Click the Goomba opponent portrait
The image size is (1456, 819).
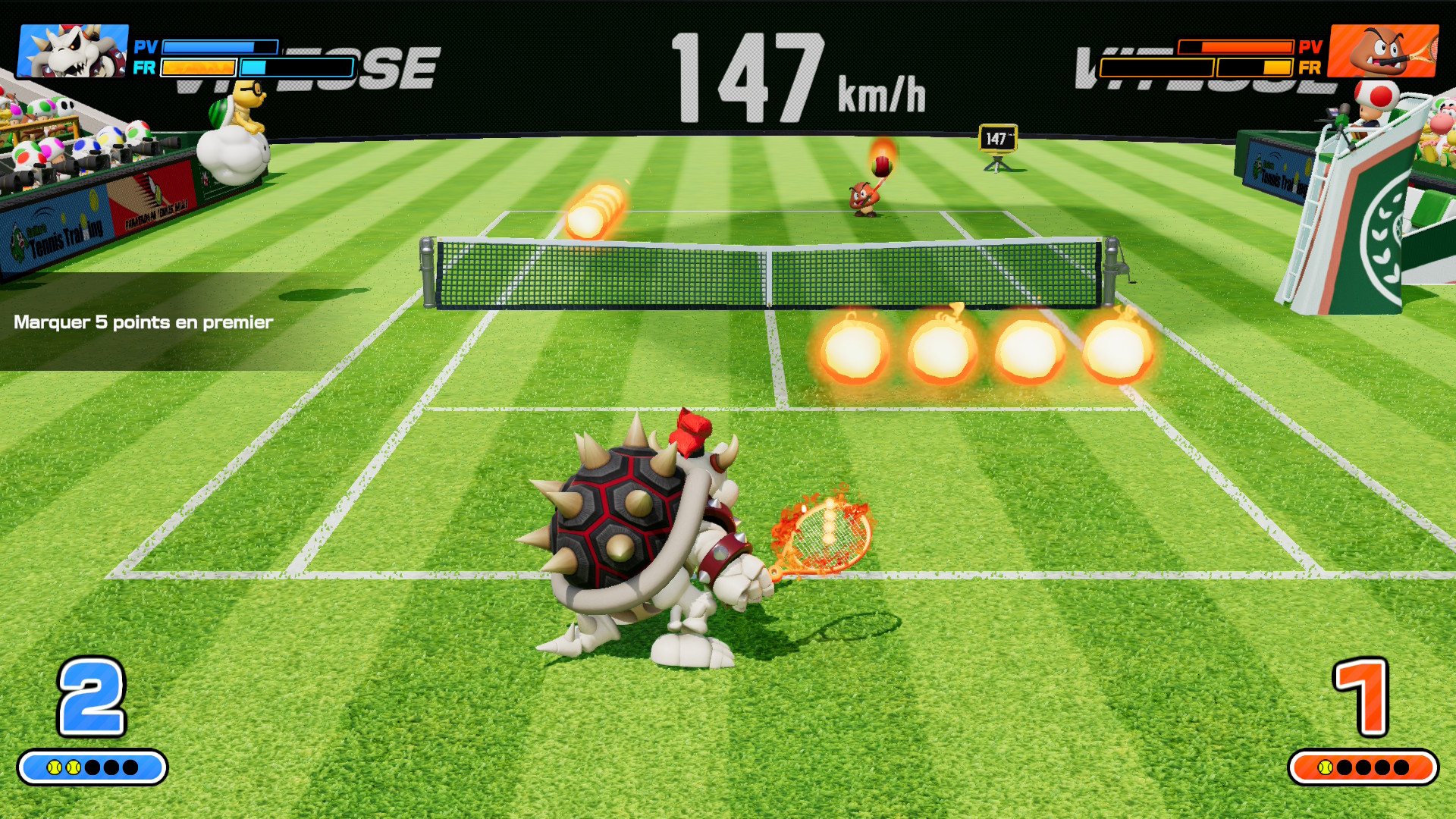pos(1383,51)
